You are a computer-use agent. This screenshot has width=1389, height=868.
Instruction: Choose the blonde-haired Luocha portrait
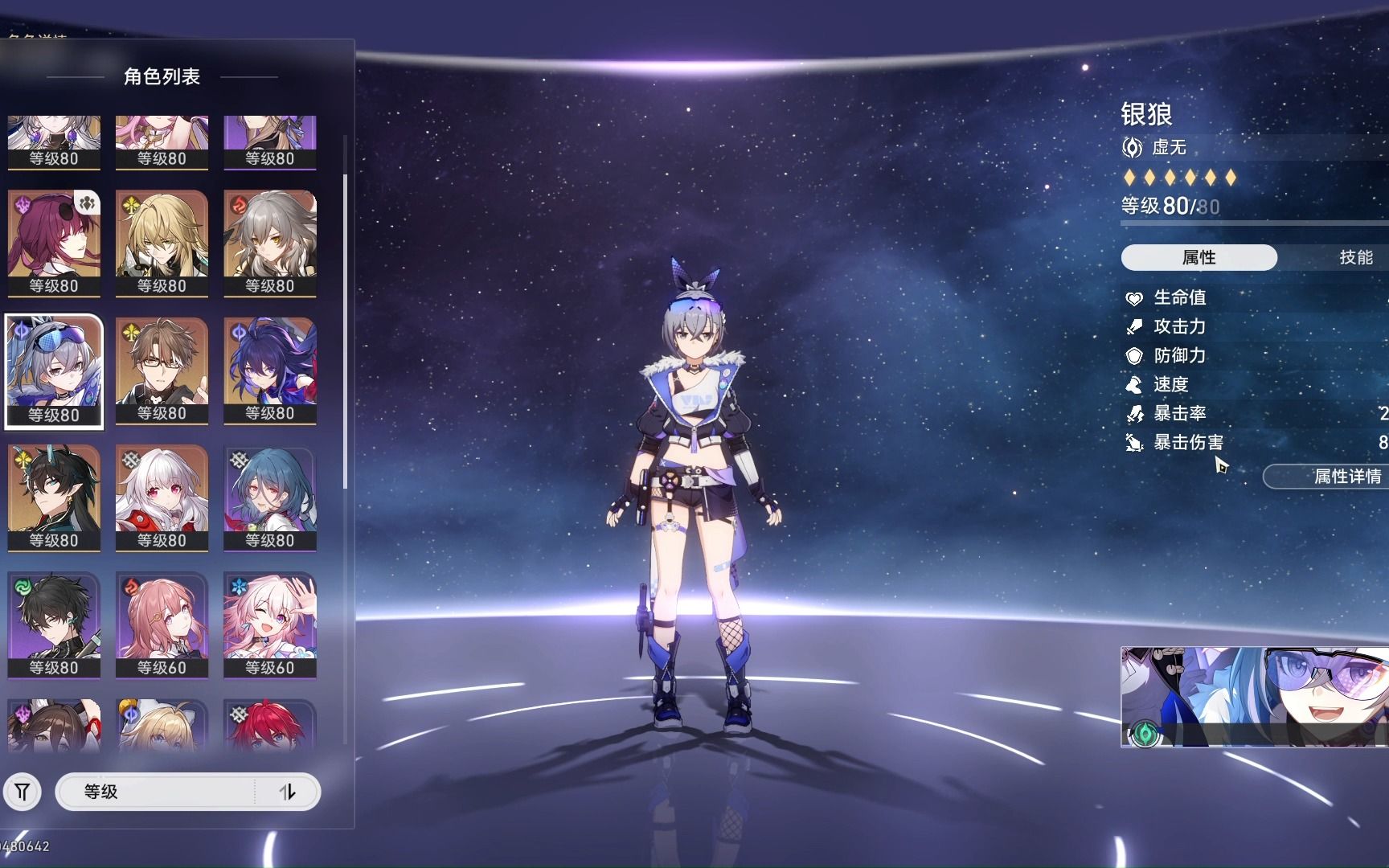pyautogui.click(x=162, y=243)
